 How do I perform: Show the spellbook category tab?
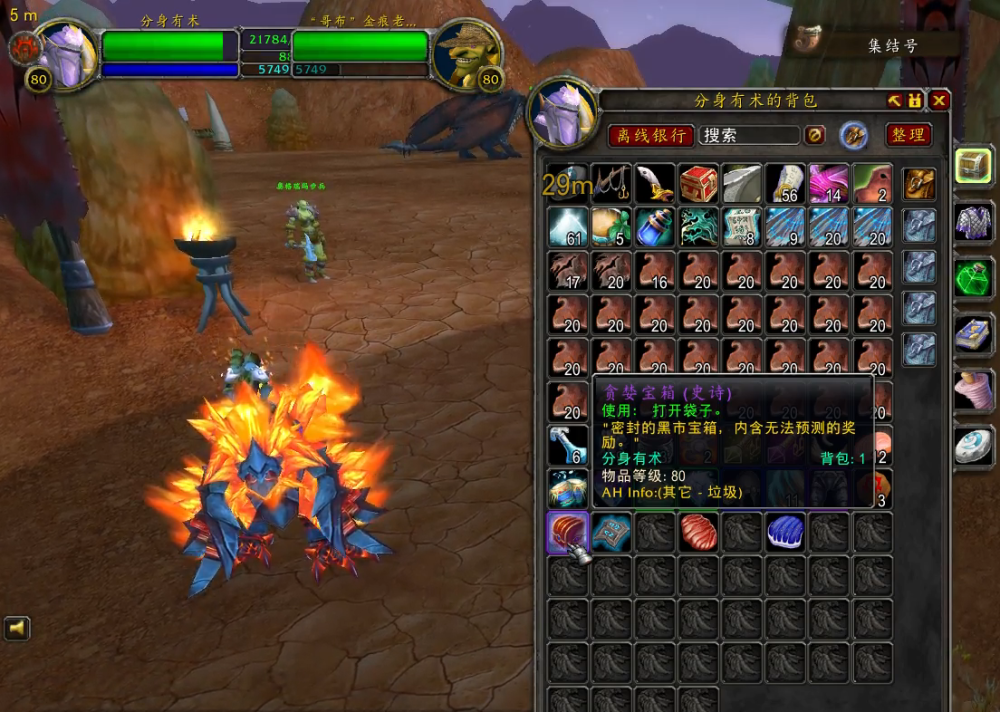(974, 334)
